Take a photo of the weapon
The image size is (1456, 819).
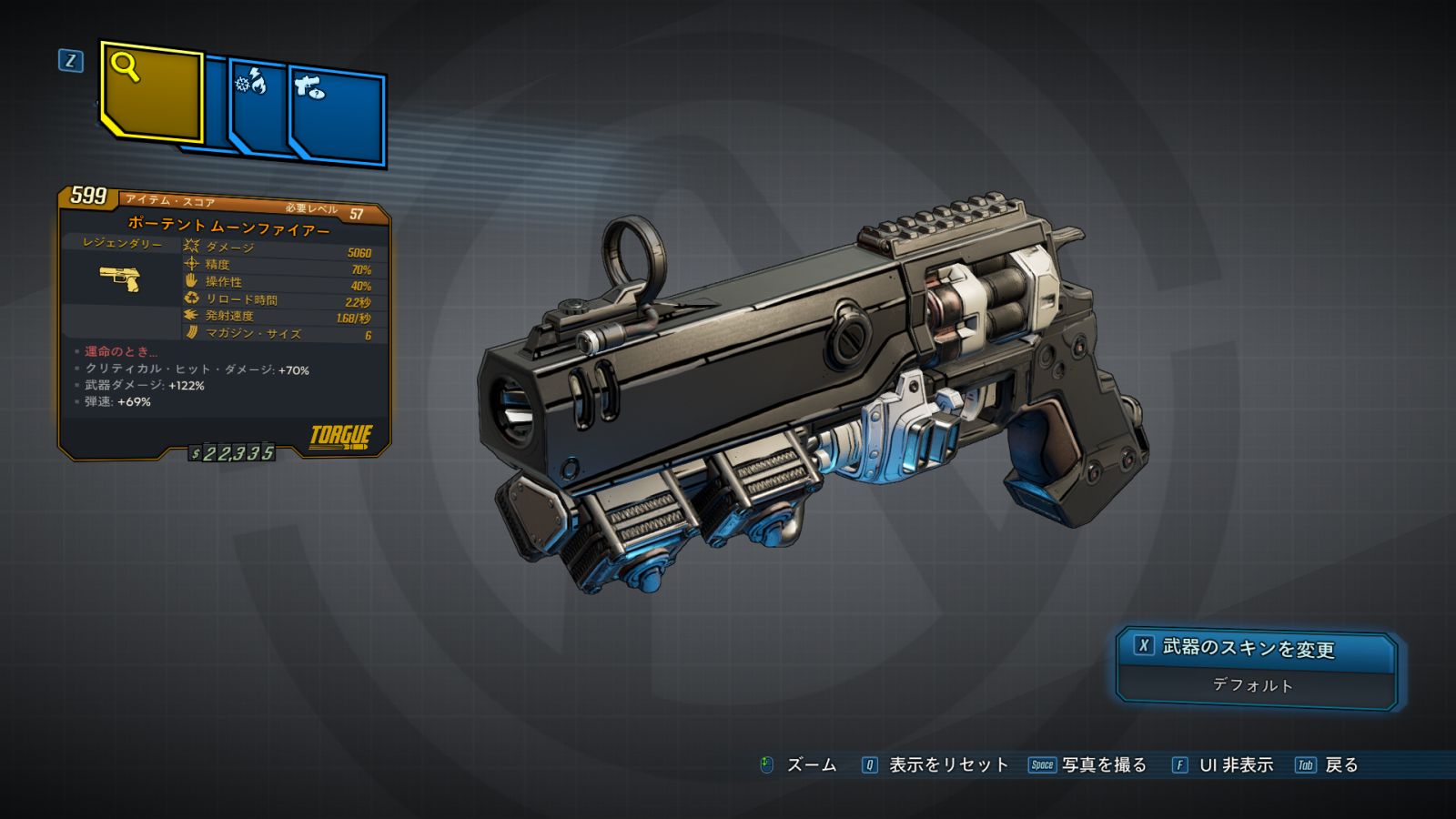1088,765
